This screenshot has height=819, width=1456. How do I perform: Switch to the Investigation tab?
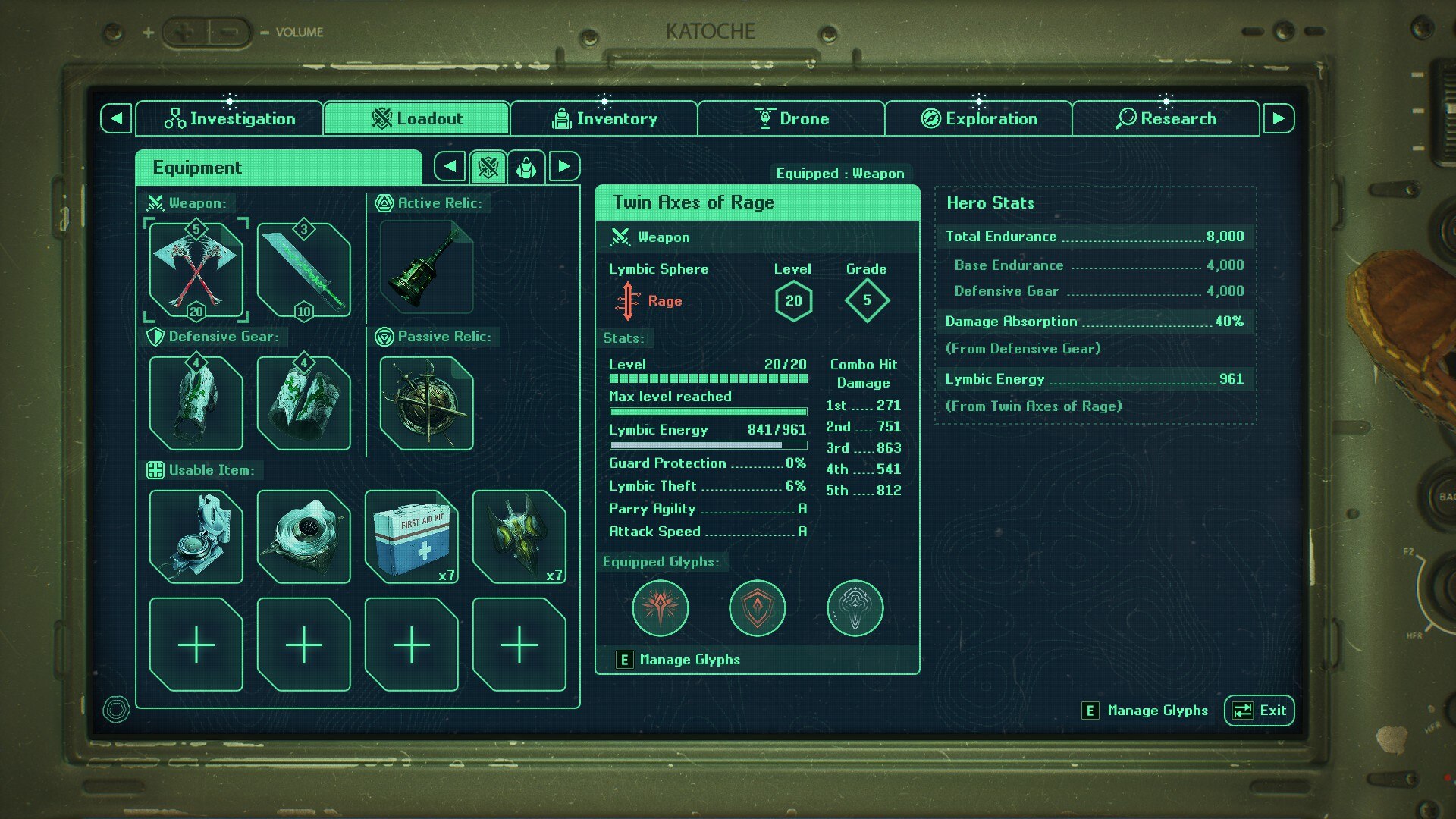pyautogui.click(x=229, y=118)
